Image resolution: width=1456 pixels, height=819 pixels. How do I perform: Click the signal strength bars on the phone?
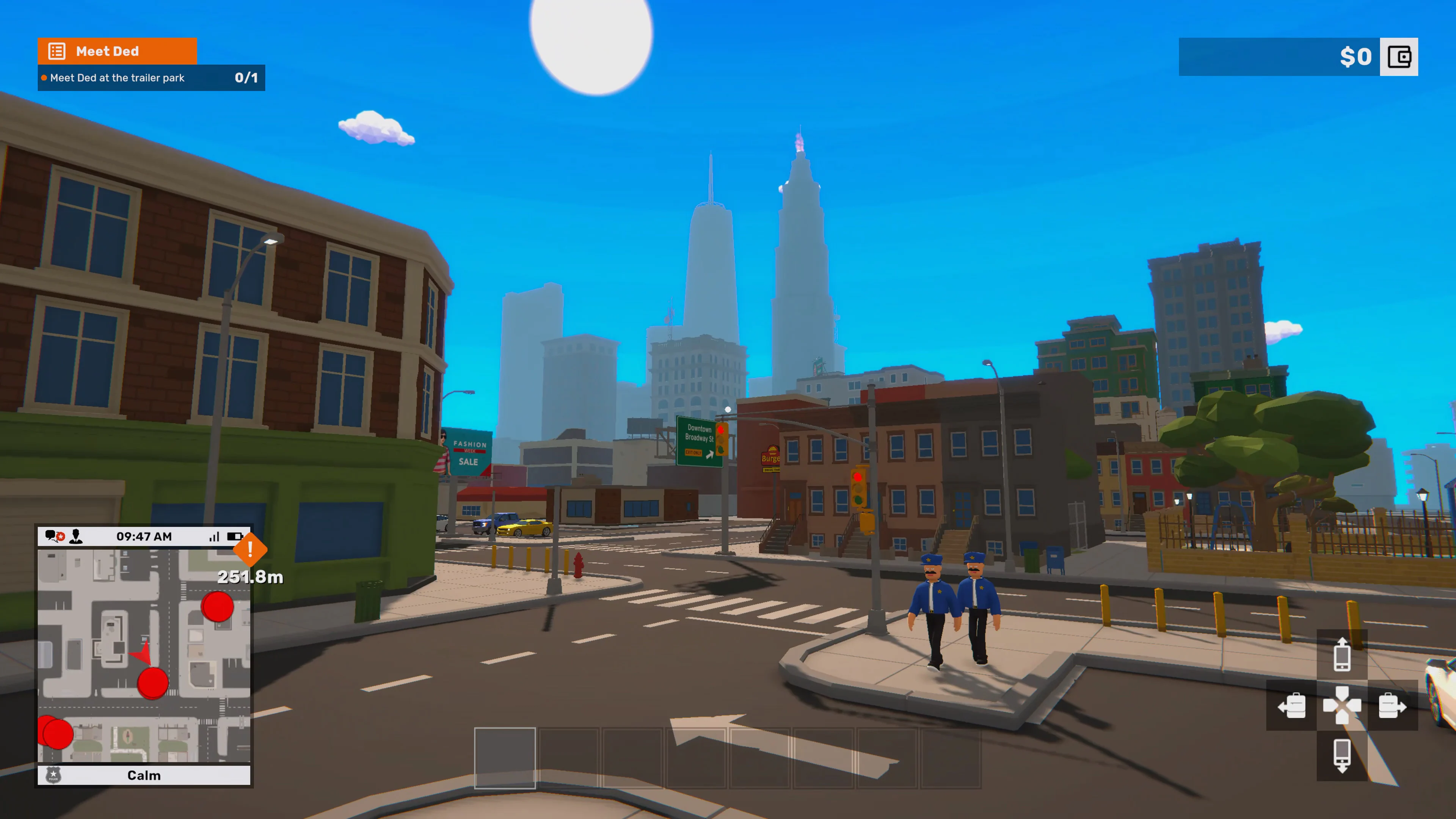pos(215,536)
